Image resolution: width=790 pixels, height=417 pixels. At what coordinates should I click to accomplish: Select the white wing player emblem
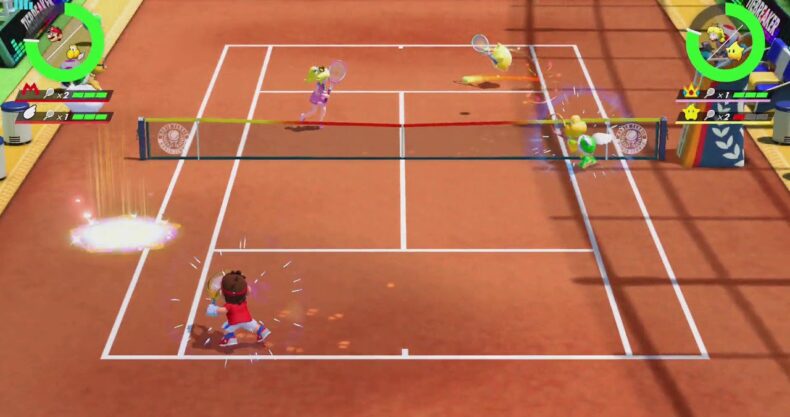28,115
